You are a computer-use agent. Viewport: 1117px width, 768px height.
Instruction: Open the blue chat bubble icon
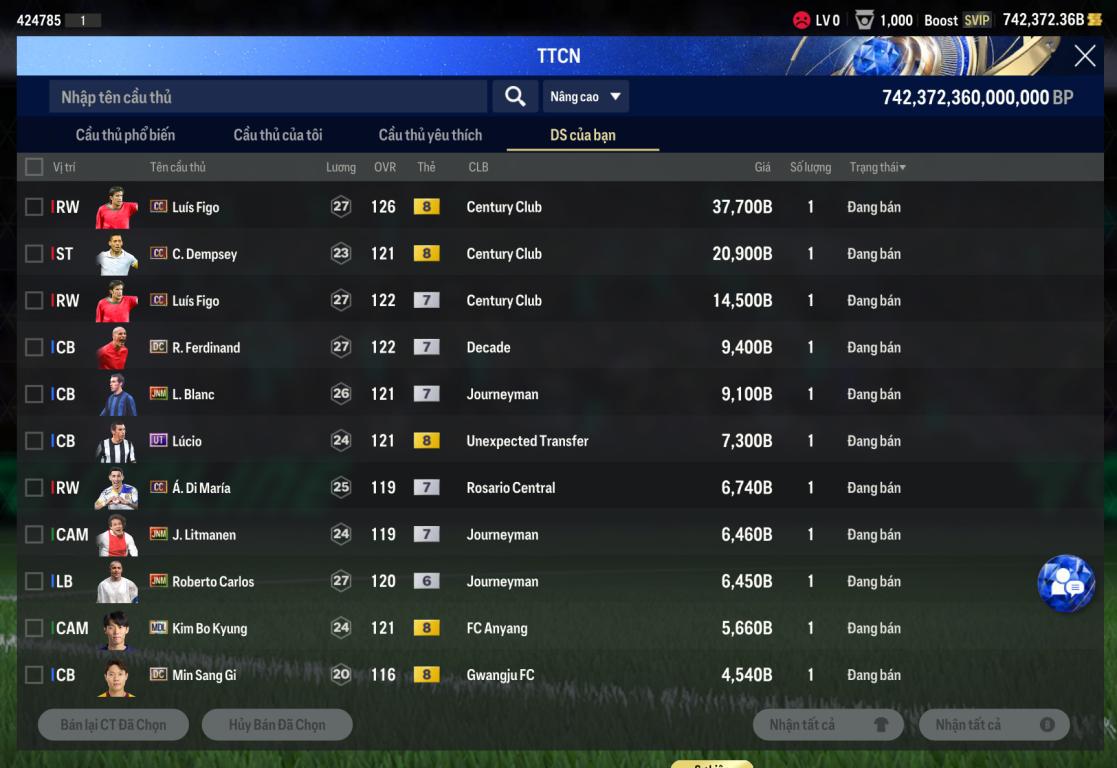click(x=1066, y=583)
